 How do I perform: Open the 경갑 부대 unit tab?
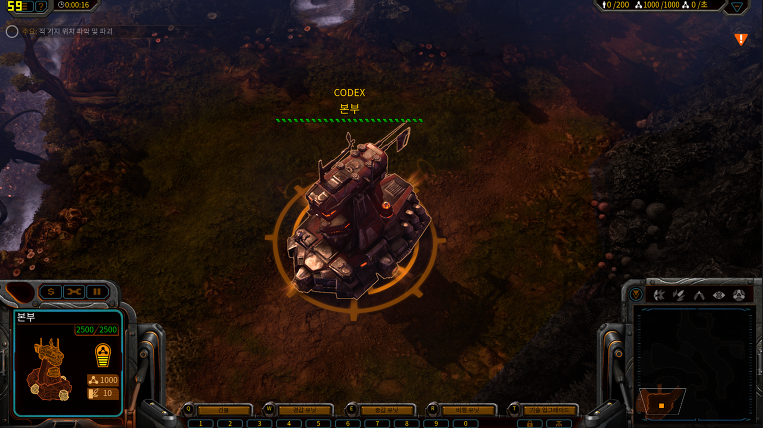point(304,410)
